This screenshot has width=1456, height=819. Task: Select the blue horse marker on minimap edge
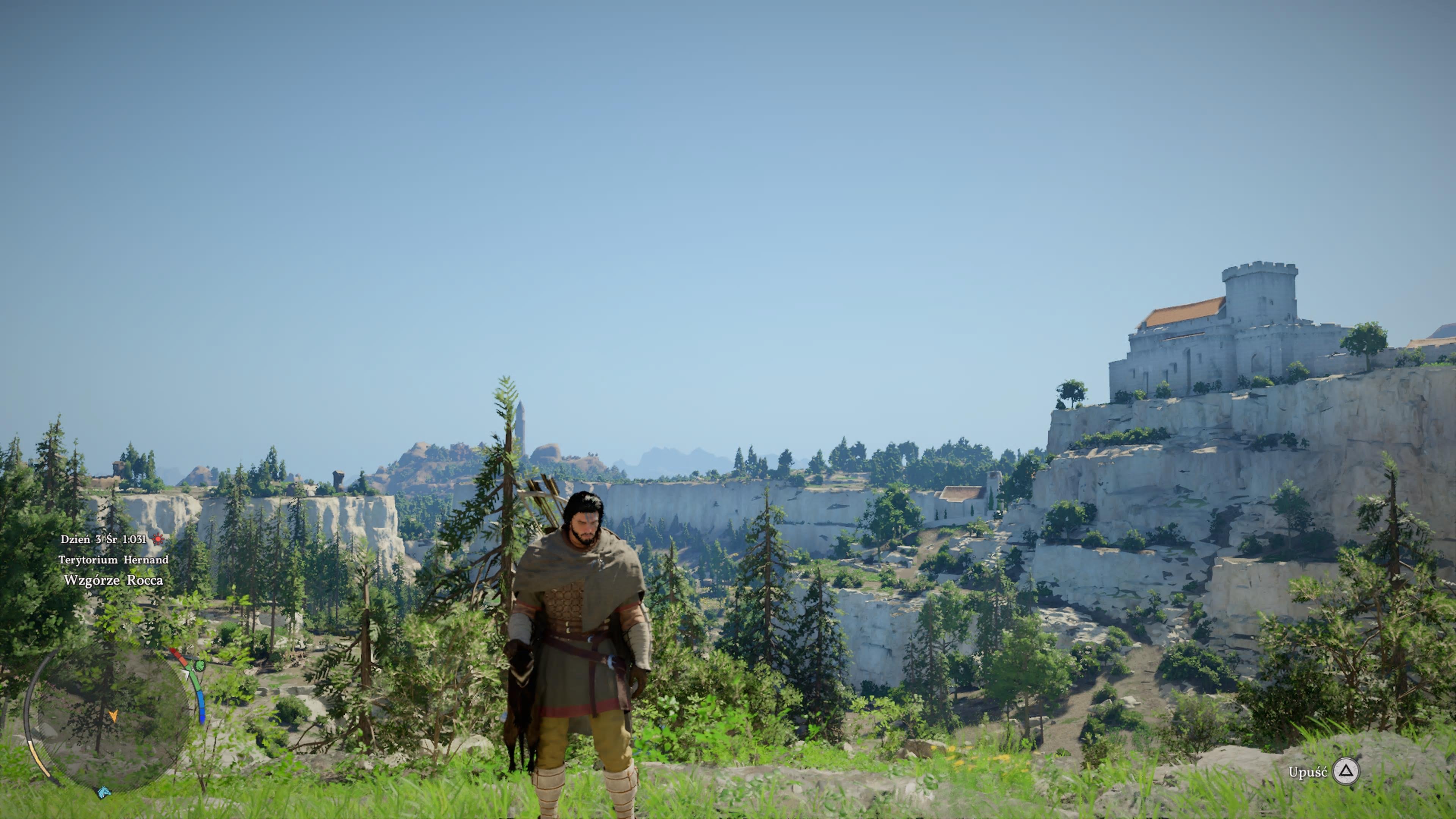coord(104,792)
